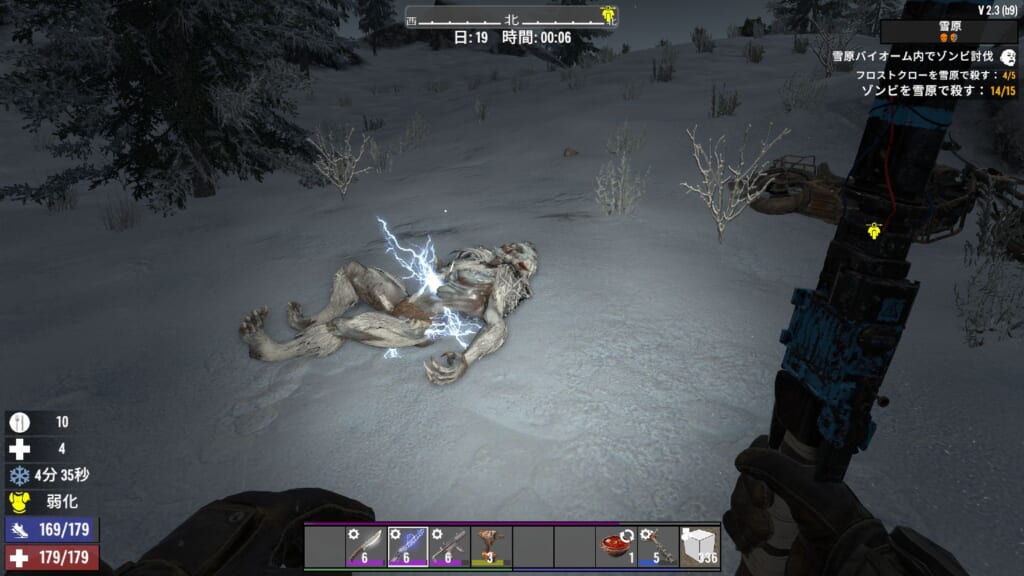Select the spiked club hotbar slot
Screen dimensions: 1024x576
[658, 547]
